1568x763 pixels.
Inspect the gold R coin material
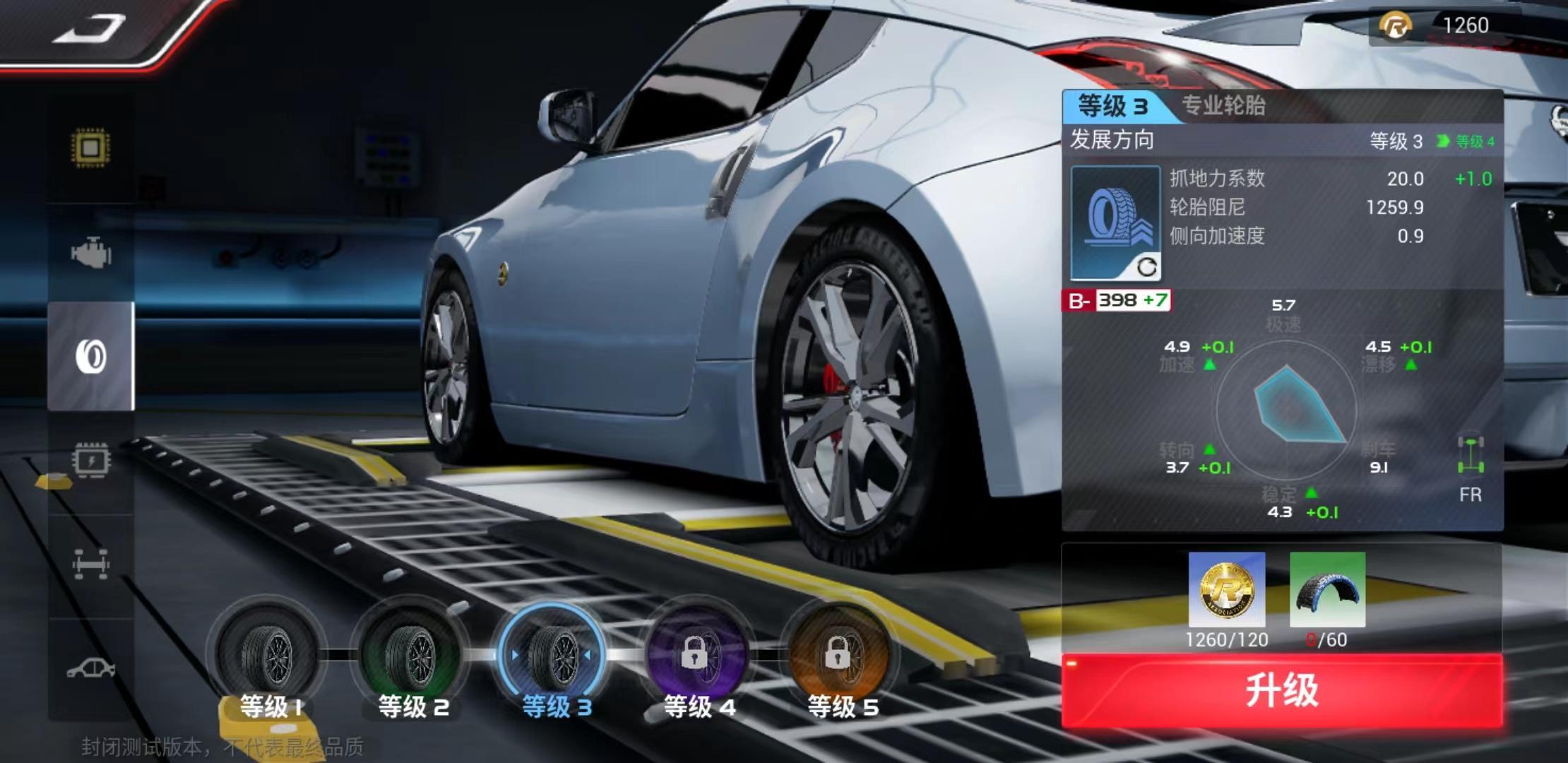(1227, 589)
